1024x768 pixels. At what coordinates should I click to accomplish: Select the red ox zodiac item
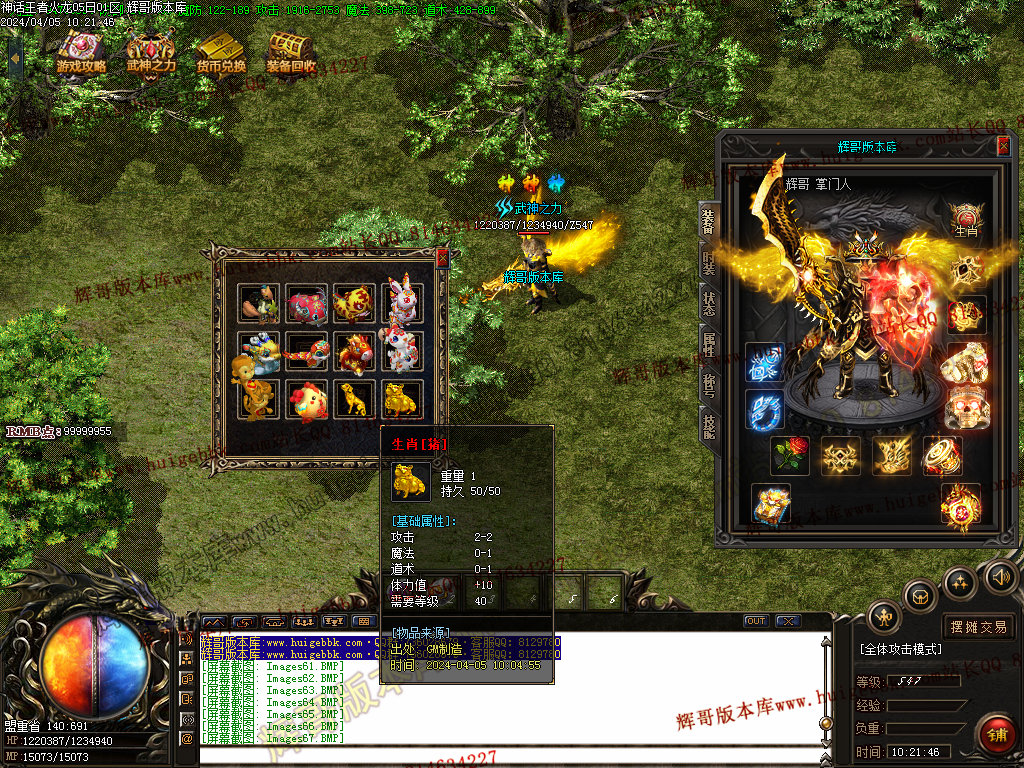pyautogui.click(x=307, y=303)
